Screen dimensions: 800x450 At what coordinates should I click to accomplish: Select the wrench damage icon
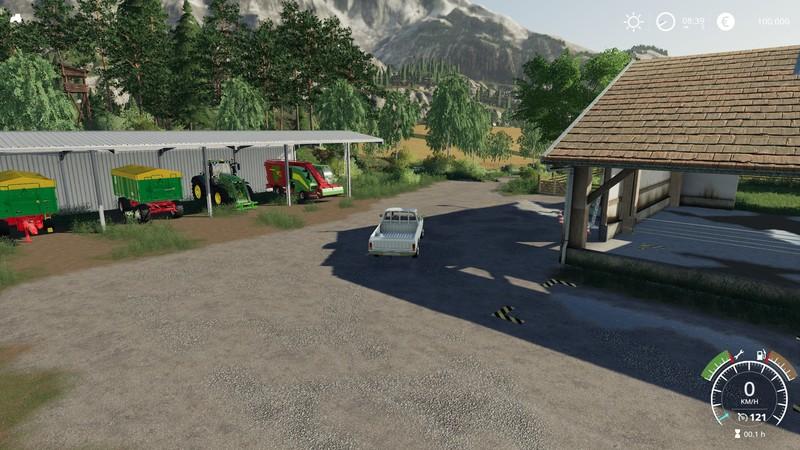(739, 355)
